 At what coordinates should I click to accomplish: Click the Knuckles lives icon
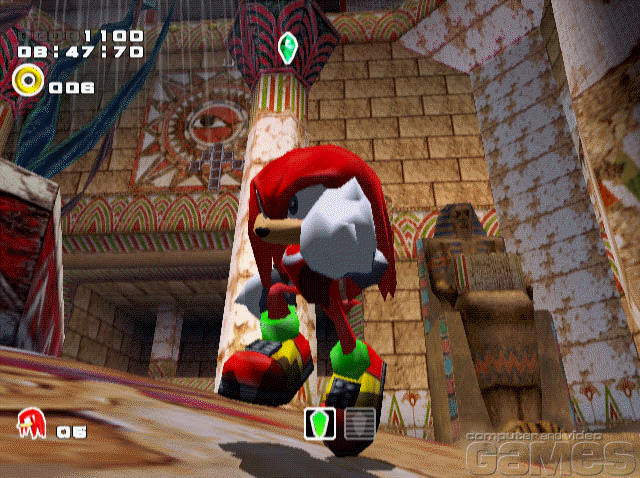coord(29,425)
